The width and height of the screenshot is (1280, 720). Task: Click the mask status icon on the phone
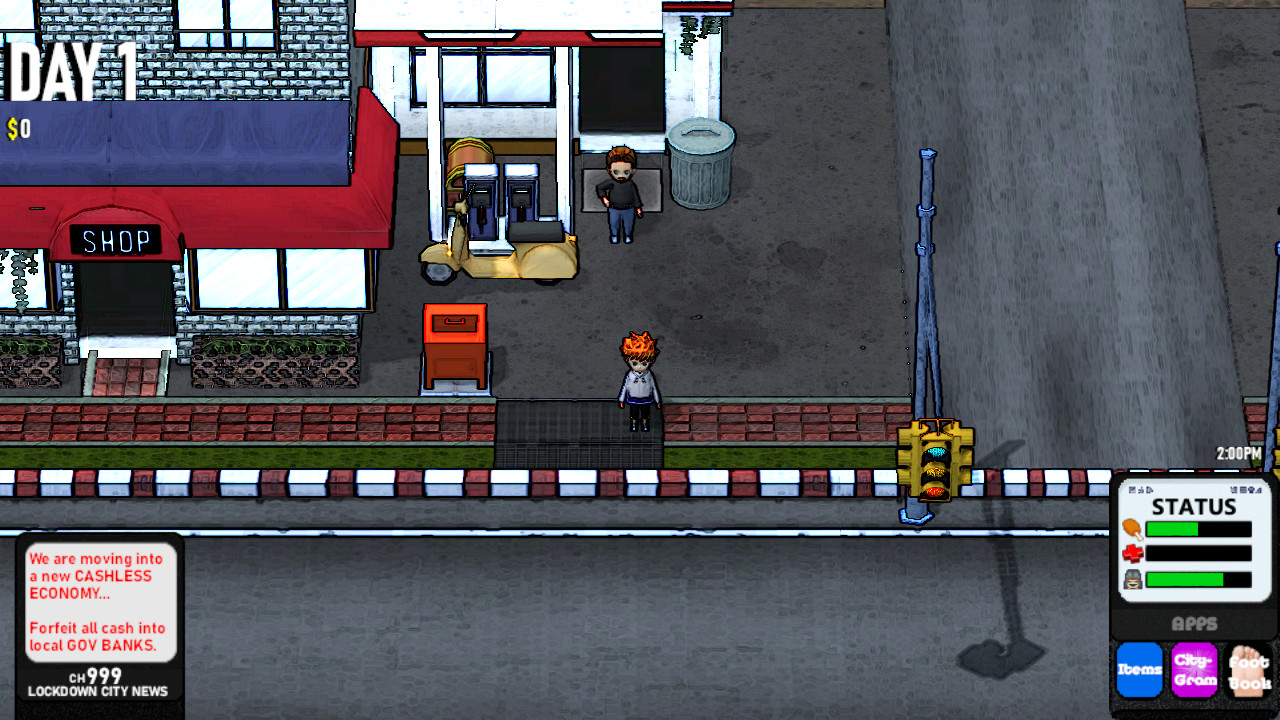click(1132, 579)
